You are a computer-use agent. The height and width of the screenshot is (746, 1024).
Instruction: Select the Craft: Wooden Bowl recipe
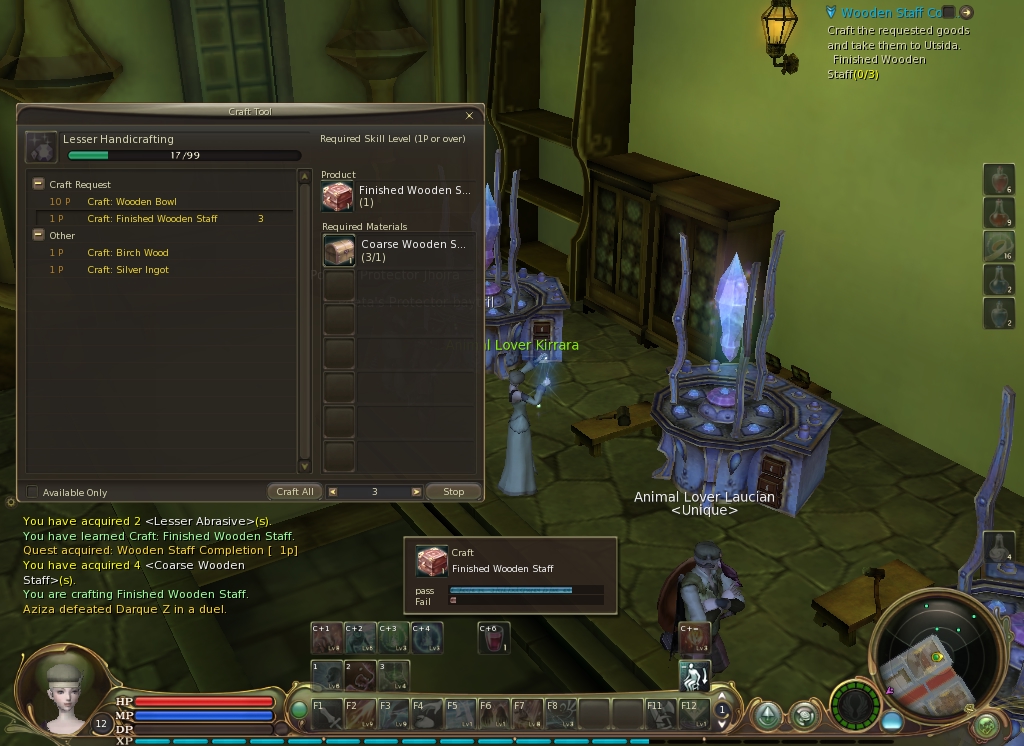[x=132, y=202]
